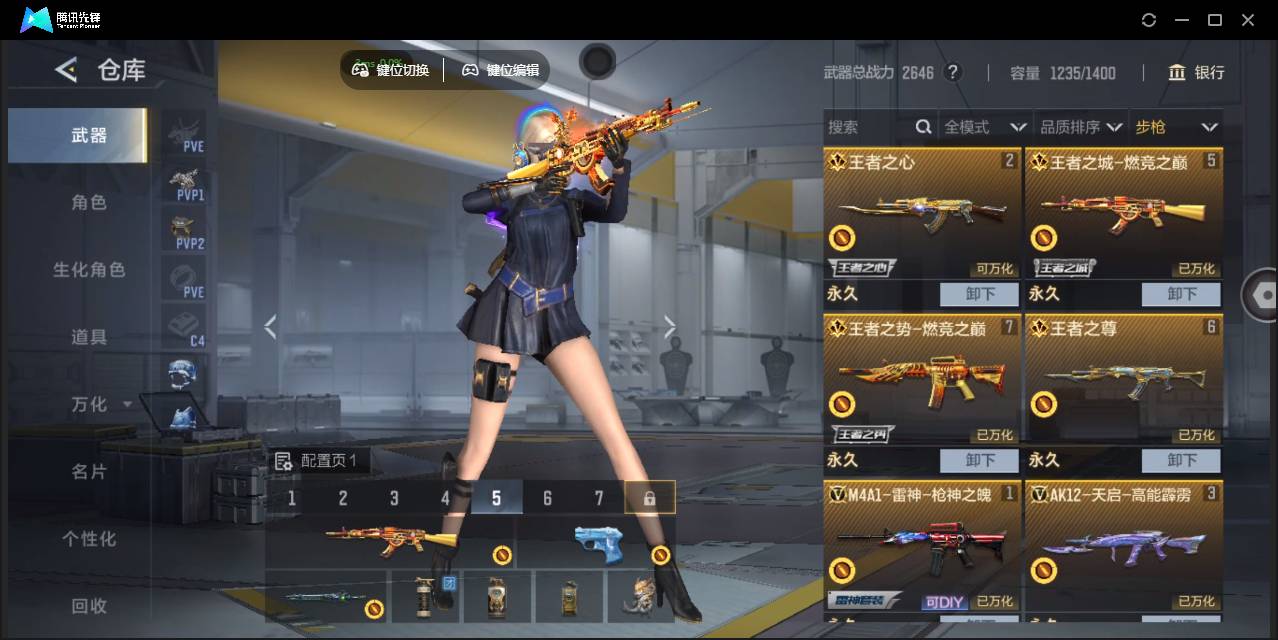This screenshot has height=640, width=1278.
Task: Go back using the 仓库 back arrow
Action: click(66, 70)
